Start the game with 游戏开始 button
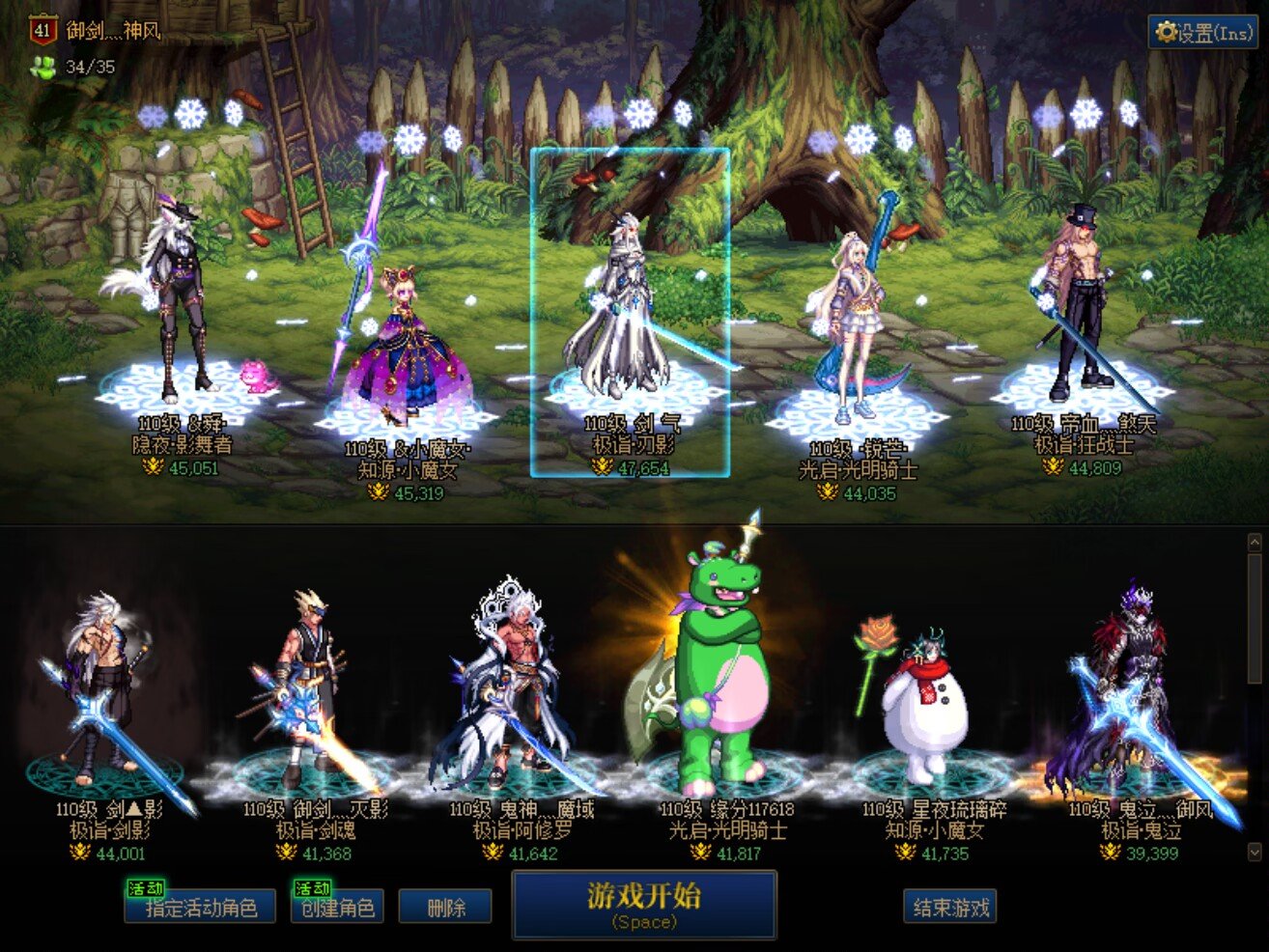The height and width of the screenshot is (952, 1269). 644,904
